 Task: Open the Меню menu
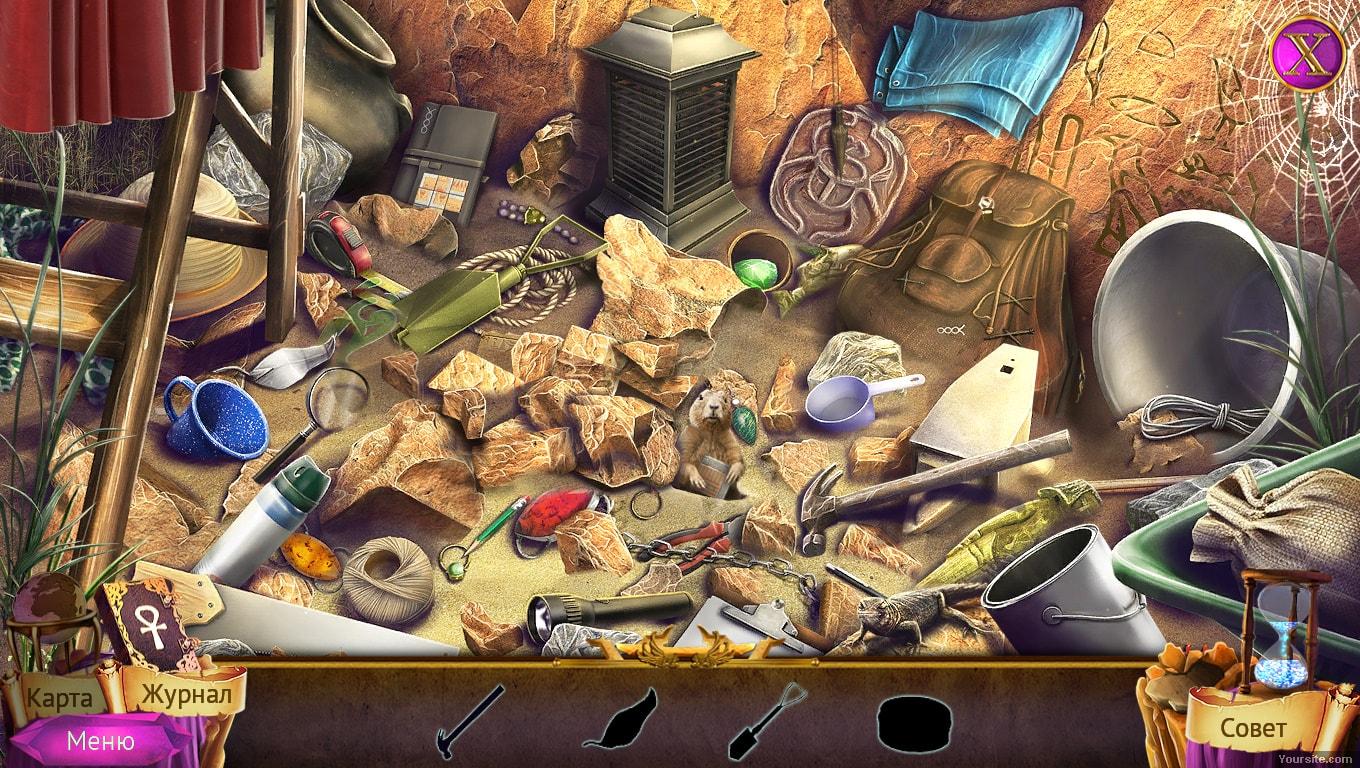pos(100,741)
